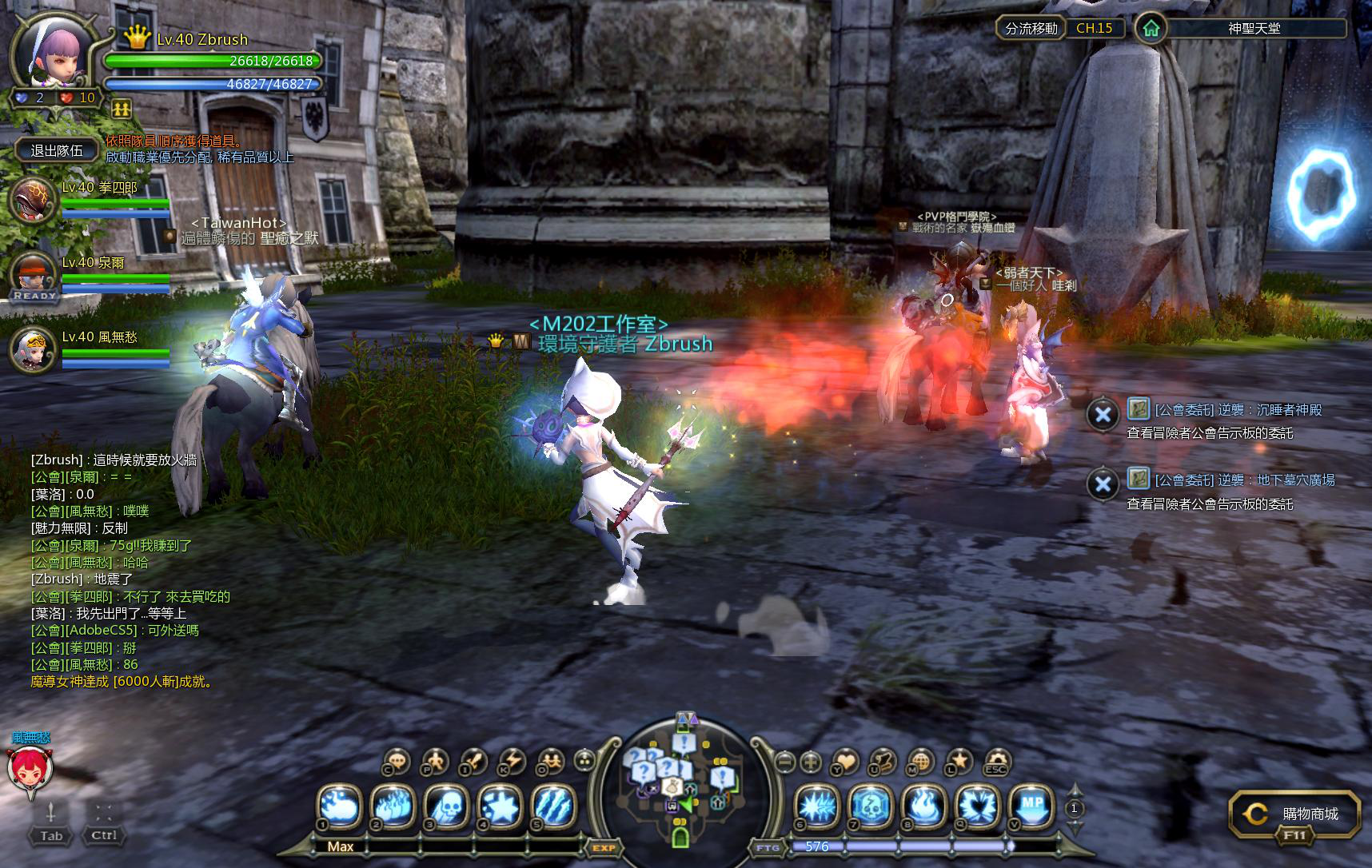The height and width of the screenshot is (868, 1372).
Task: Cast the claw slash skill in slot 5
Action: click(x=553, y=806)
